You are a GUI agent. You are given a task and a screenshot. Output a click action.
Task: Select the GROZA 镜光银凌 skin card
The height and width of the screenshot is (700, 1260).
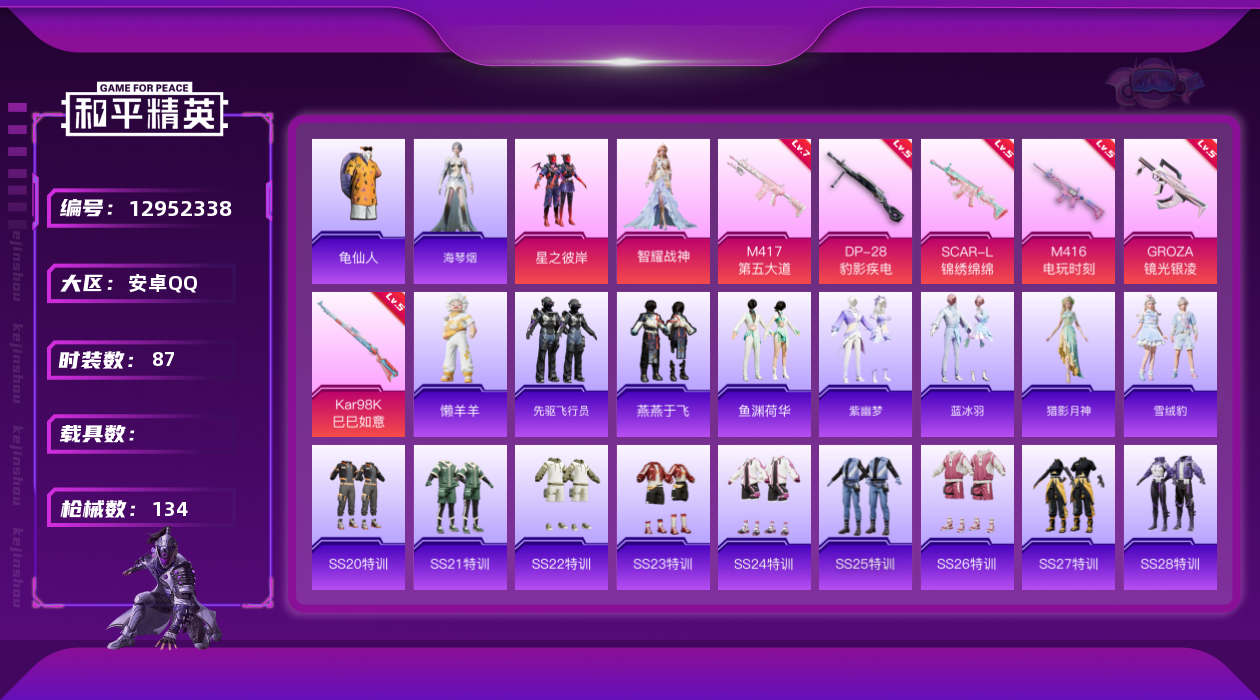[1170, 211]
